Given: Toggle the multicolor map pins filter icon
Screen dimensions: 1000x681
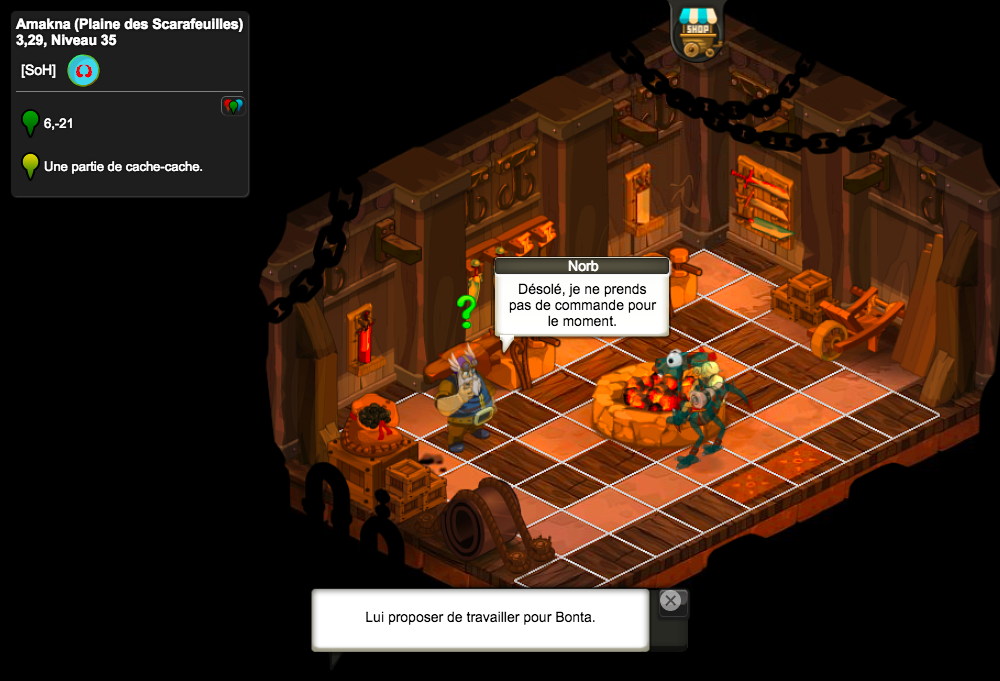Looking at the screenshot, I should (x=233, y=105).
